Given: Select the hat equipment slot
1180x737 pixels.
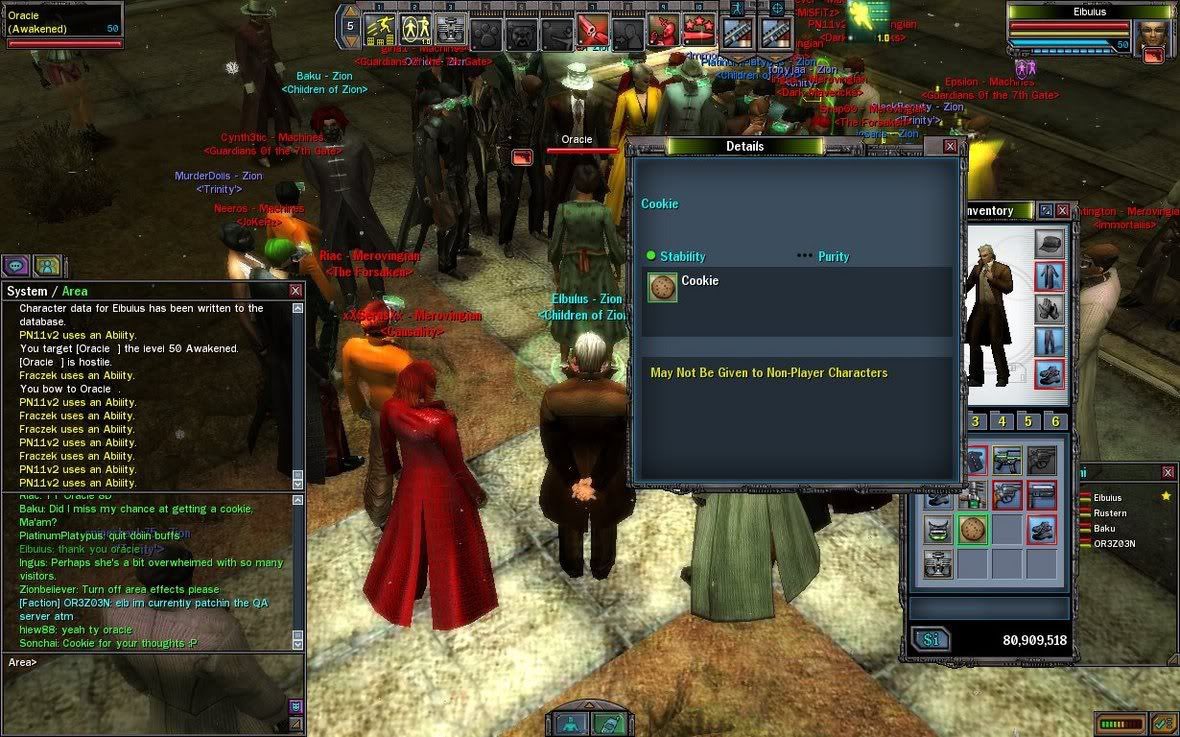Looking at the screenshot, I should [1049, 242].
